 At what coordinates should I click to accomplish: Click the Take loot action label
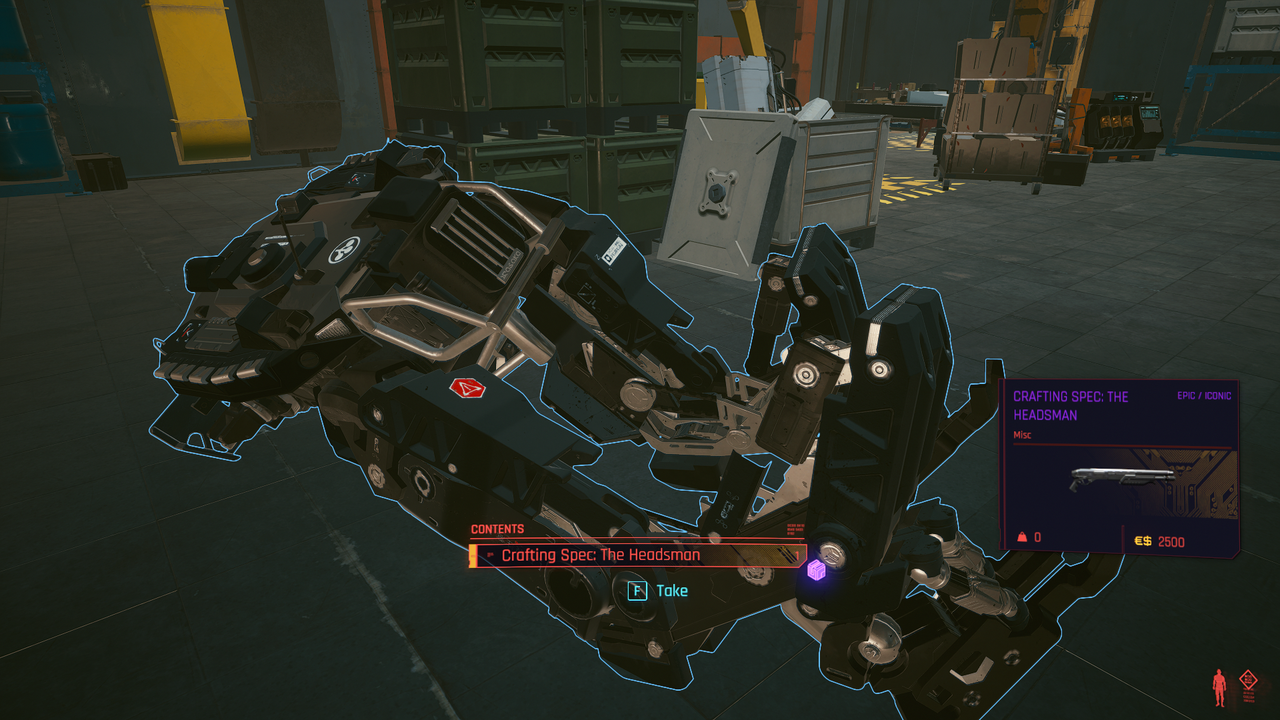[671, 591]
